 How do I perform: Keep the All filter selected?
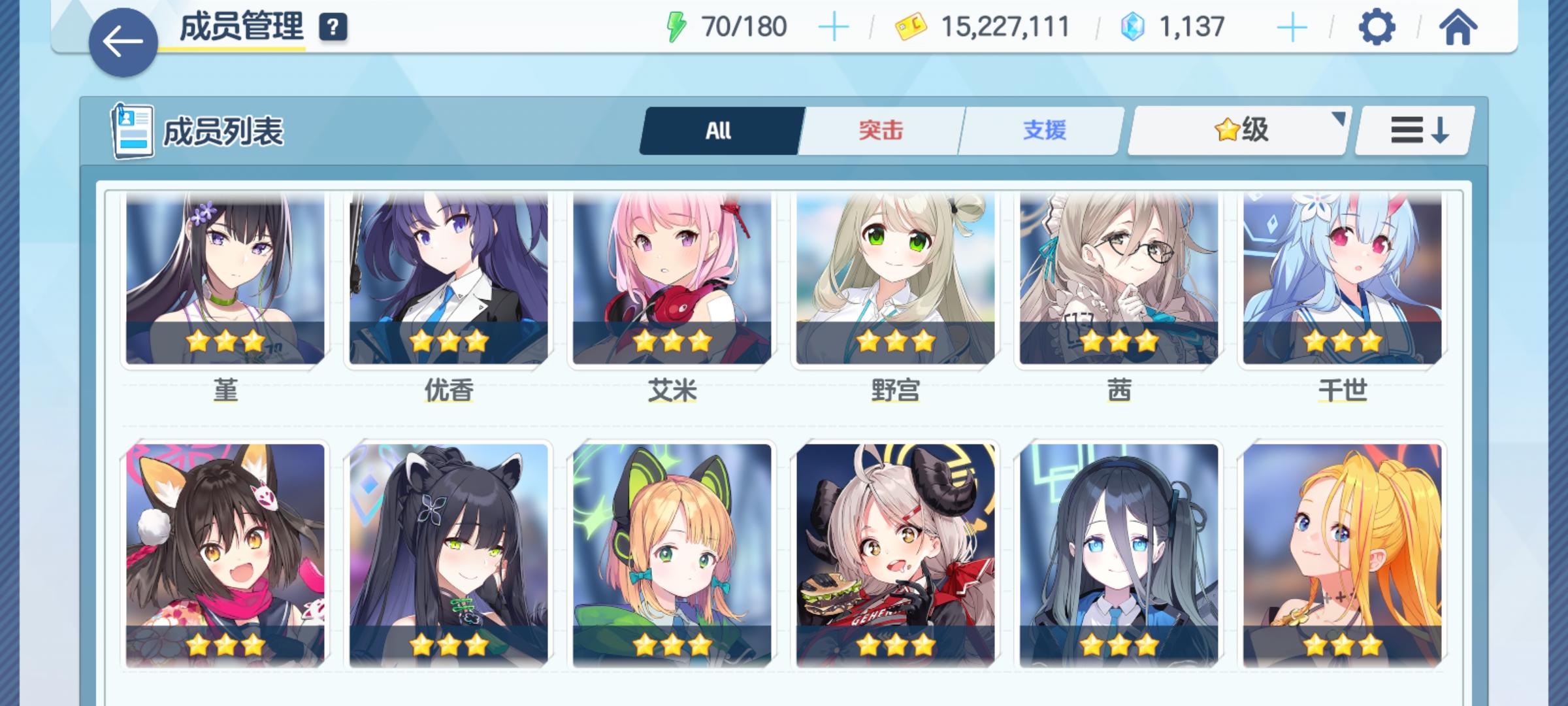[x=720, y=130]
